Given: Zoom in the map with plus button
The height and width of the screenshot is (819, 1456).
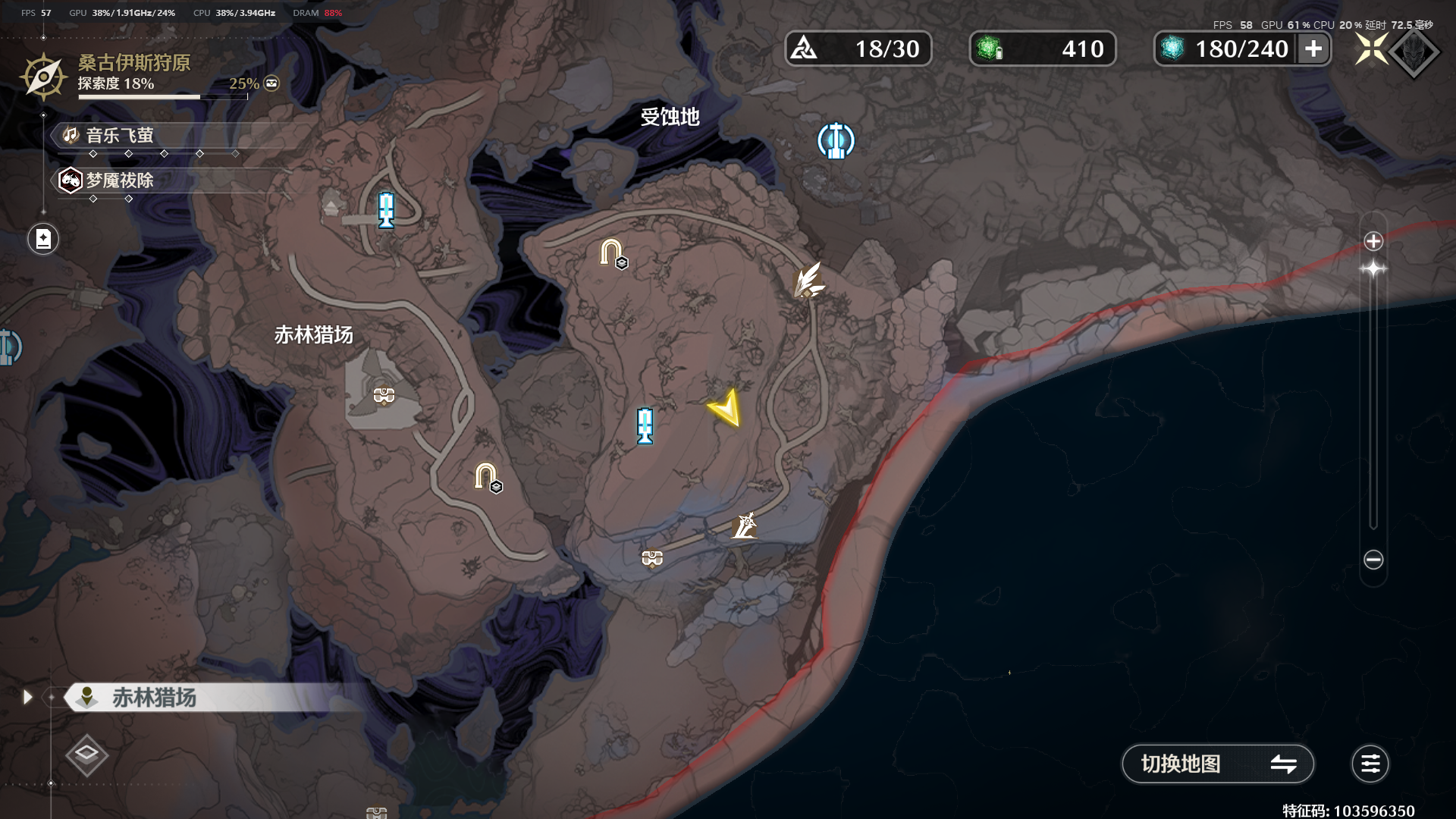Looking at the screenshot, I should (x=1373, y=241).
